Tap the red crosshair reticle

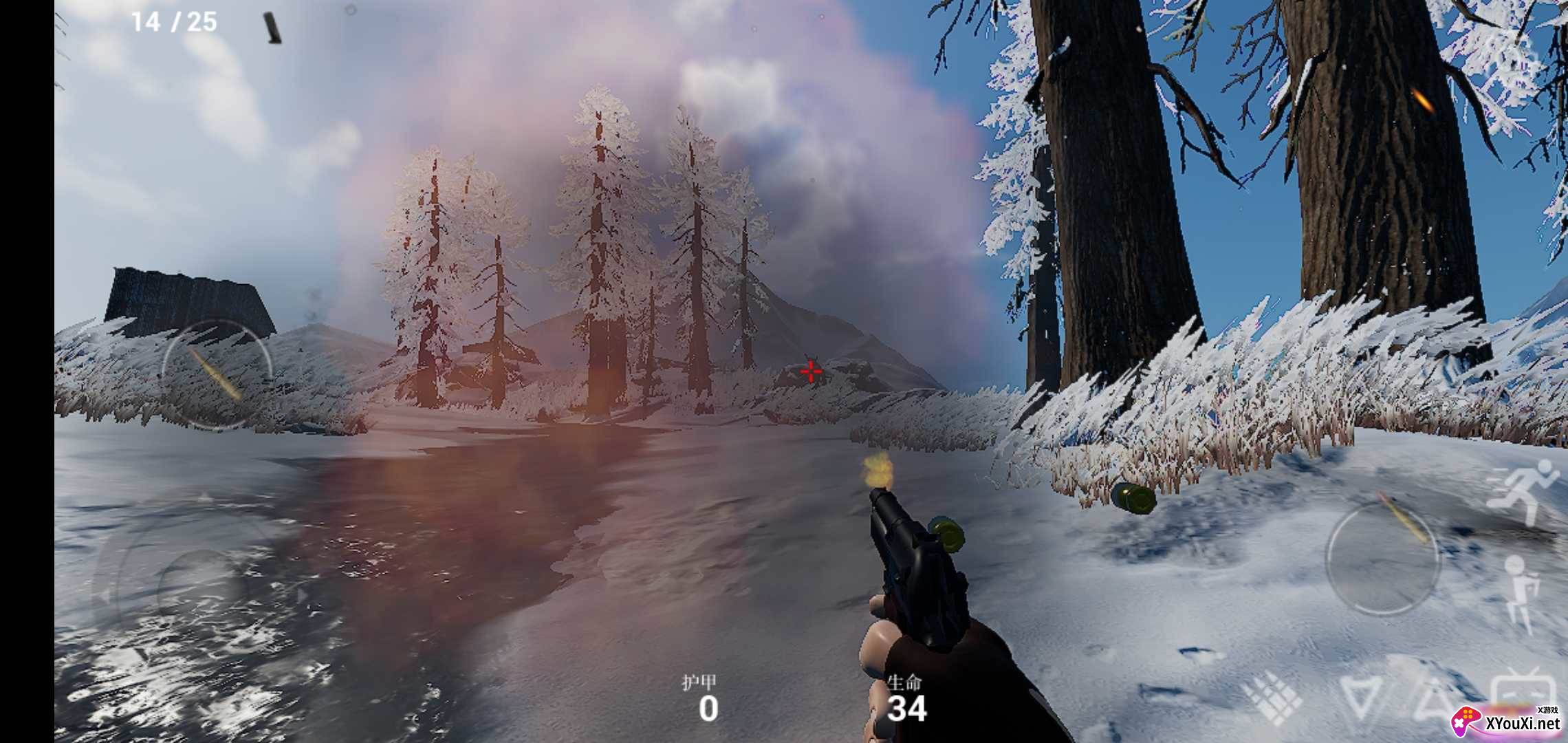coord(810,370)
